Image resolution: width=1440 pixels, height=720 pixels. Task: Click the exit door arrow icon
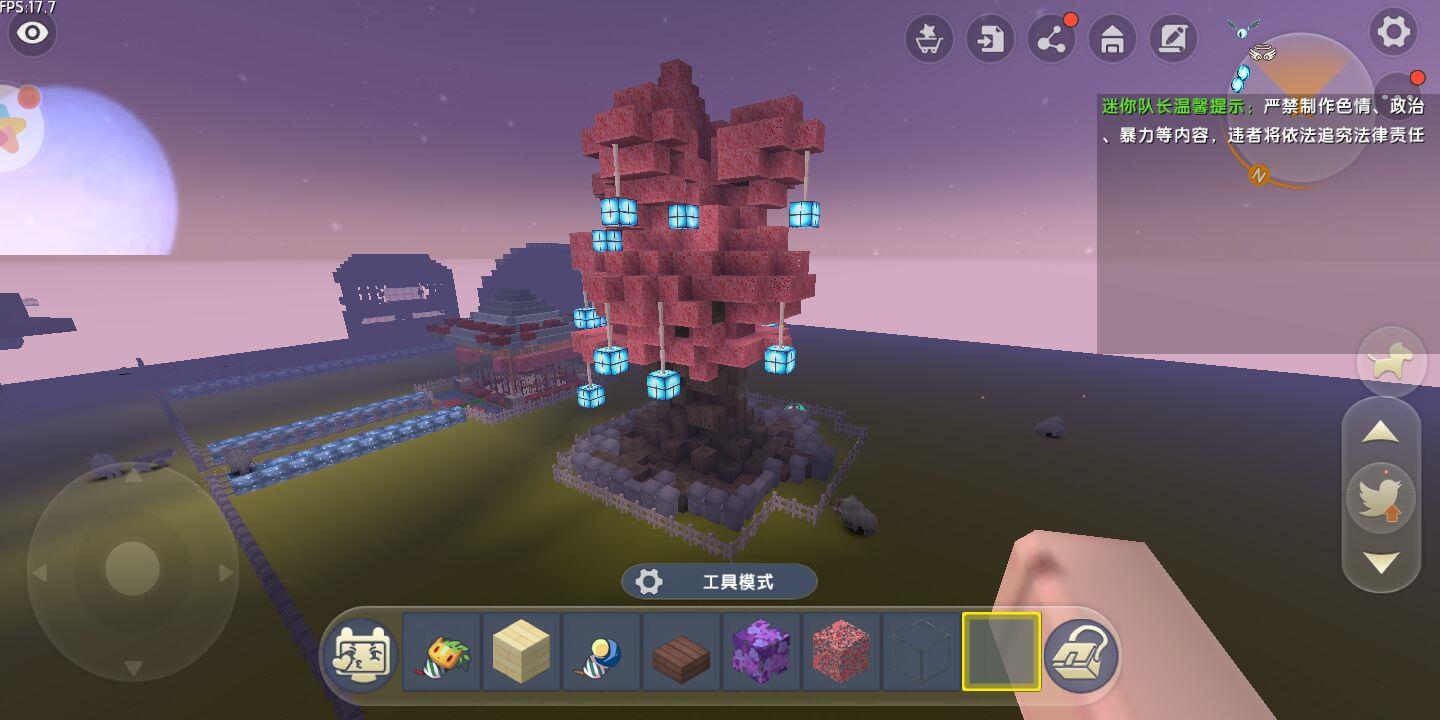point(990,40)
